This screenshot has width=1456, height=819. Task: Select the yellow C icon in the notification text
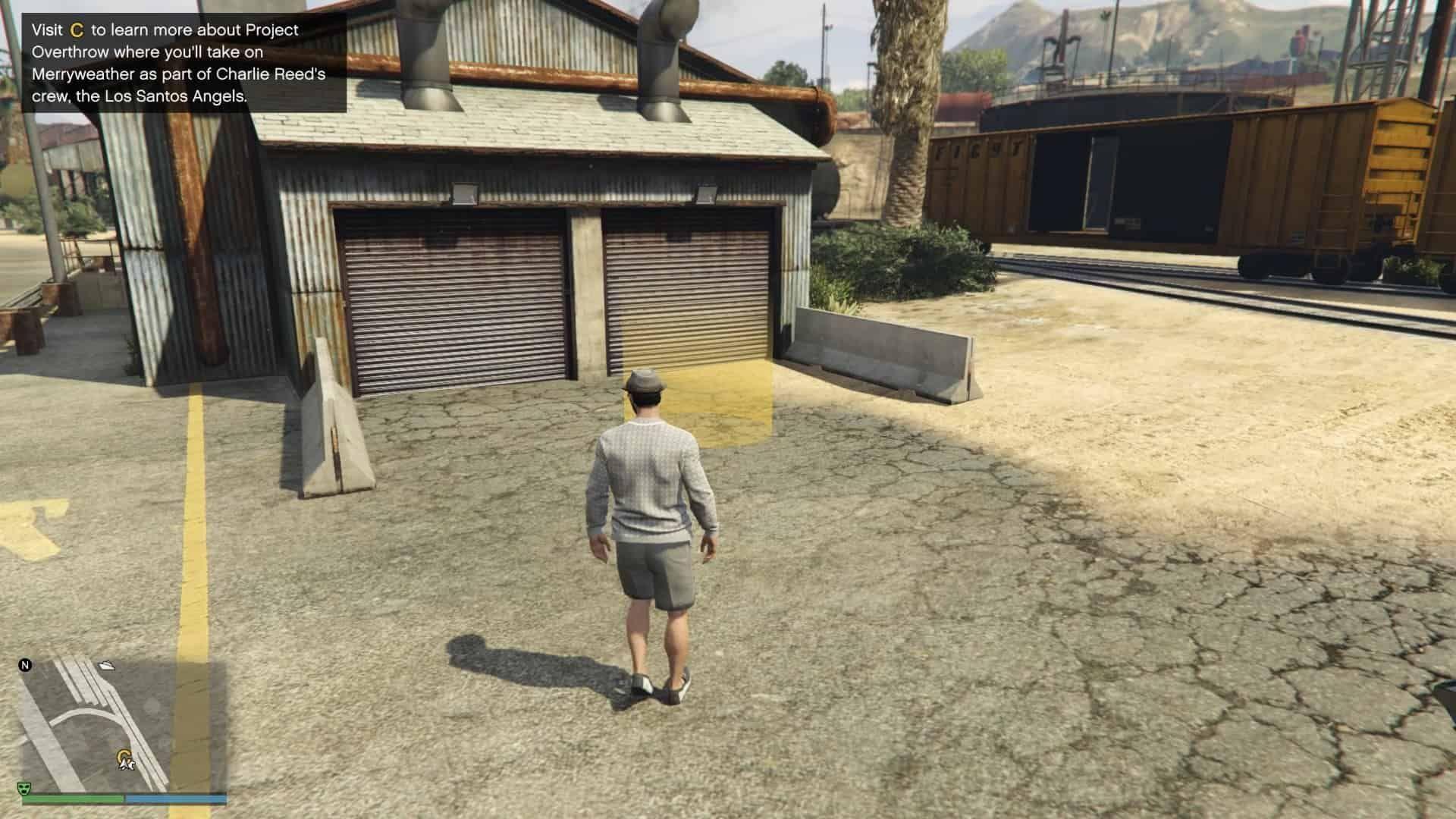pos(77,31)
